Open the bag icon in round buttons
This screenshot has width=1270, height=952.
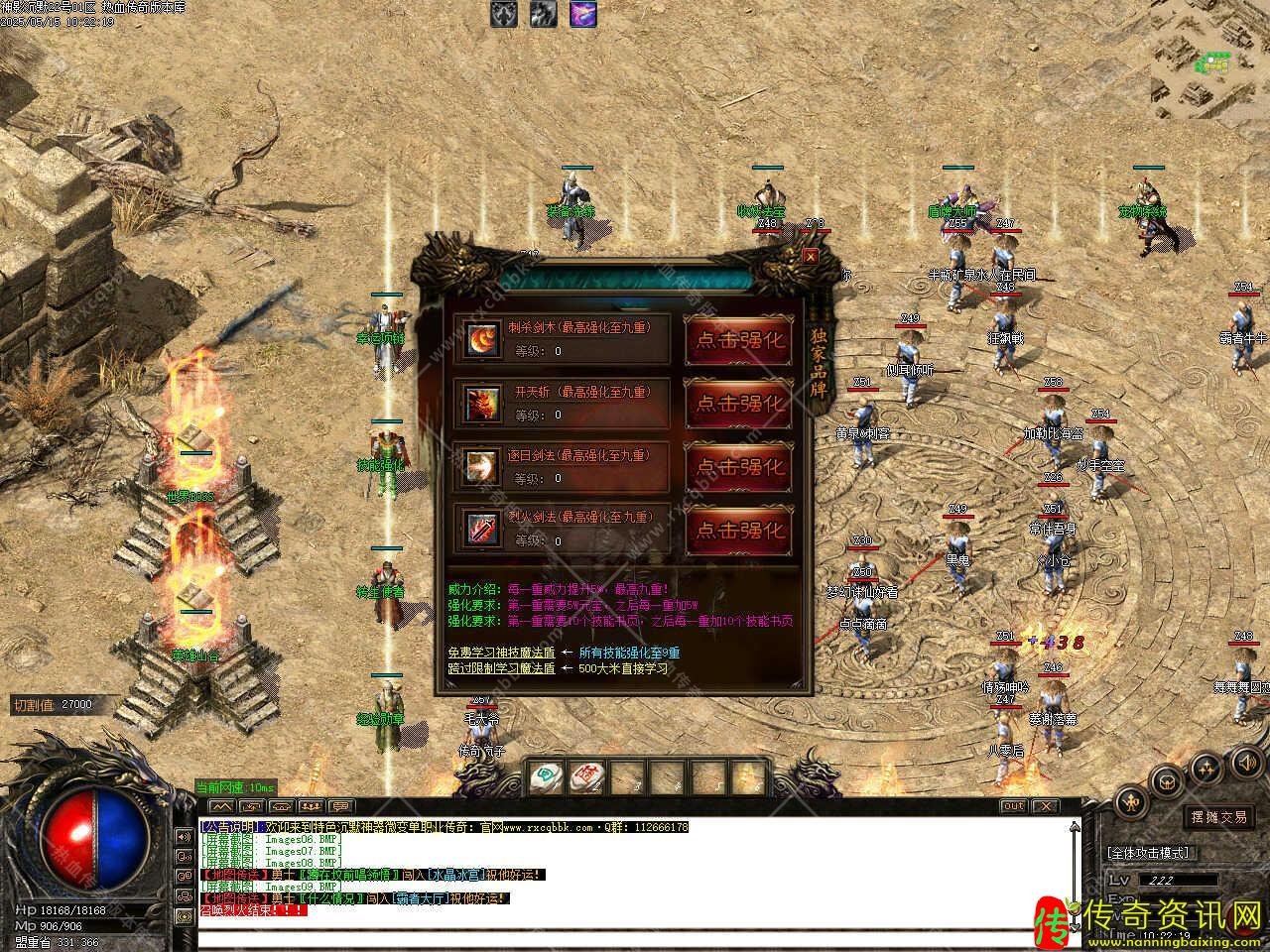pyautogui.click(x=1167, y=779)
